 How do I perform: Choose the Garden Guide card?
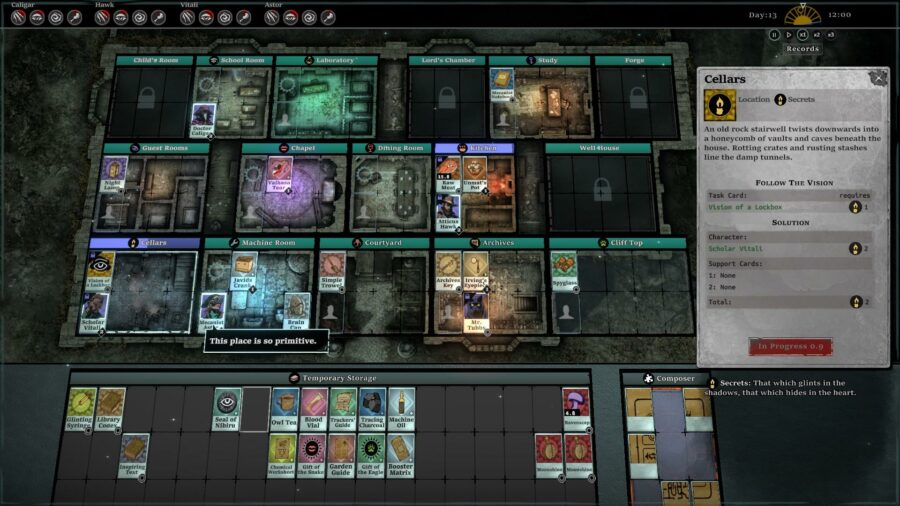click(343, 454)
